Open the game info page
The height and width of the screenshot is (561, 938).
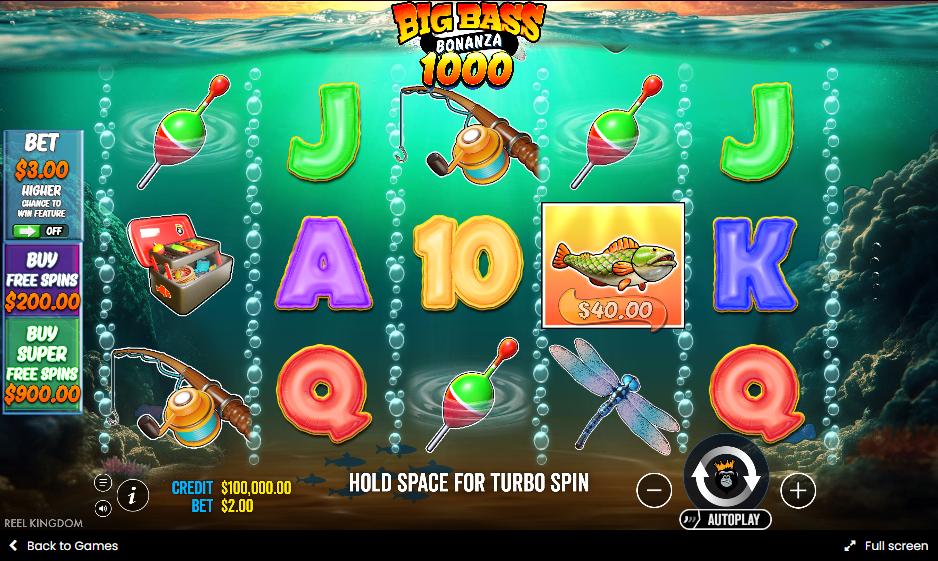[132, 494]
